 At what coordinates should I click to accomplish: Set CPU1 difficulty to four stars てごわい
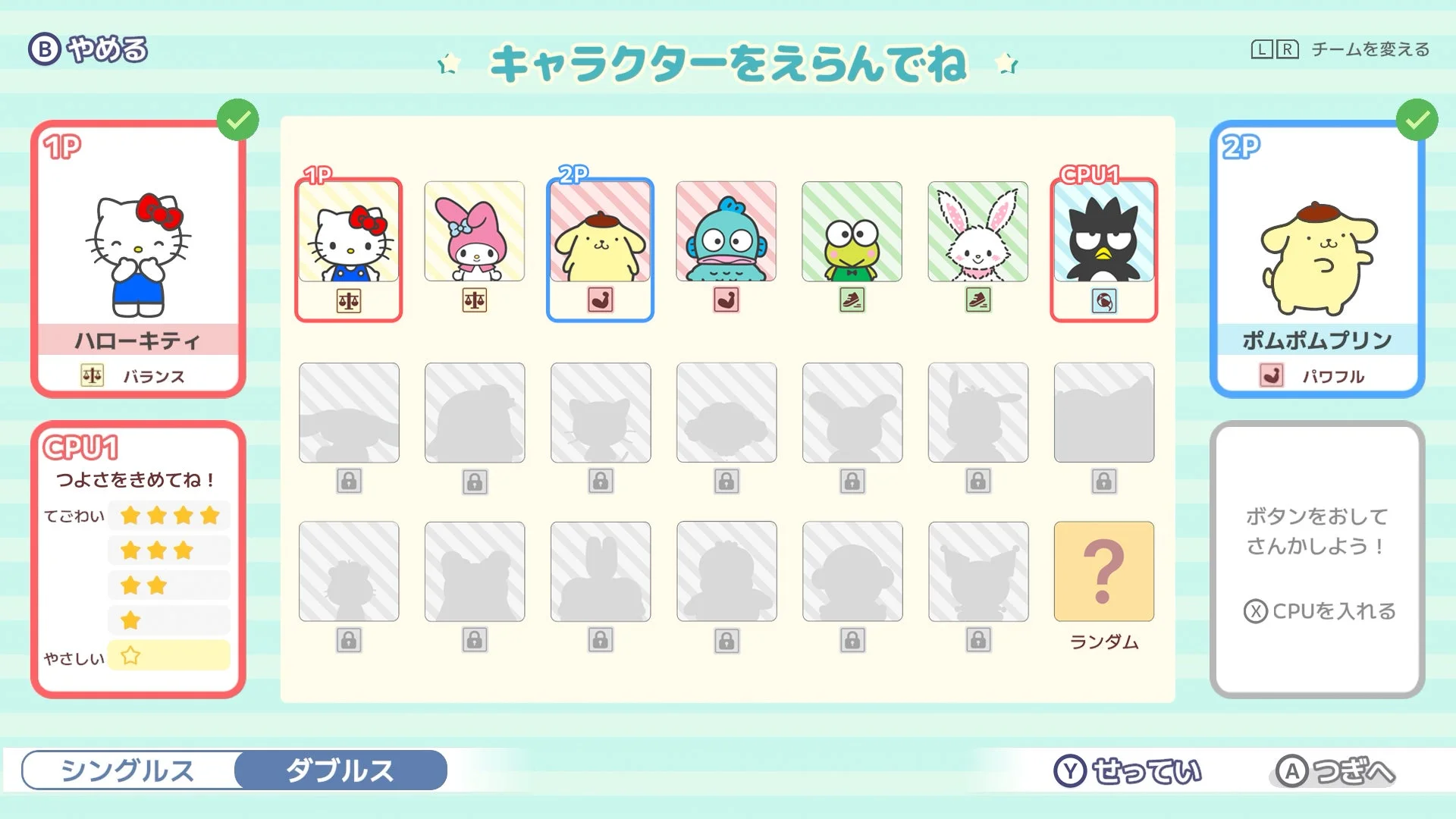168,515
